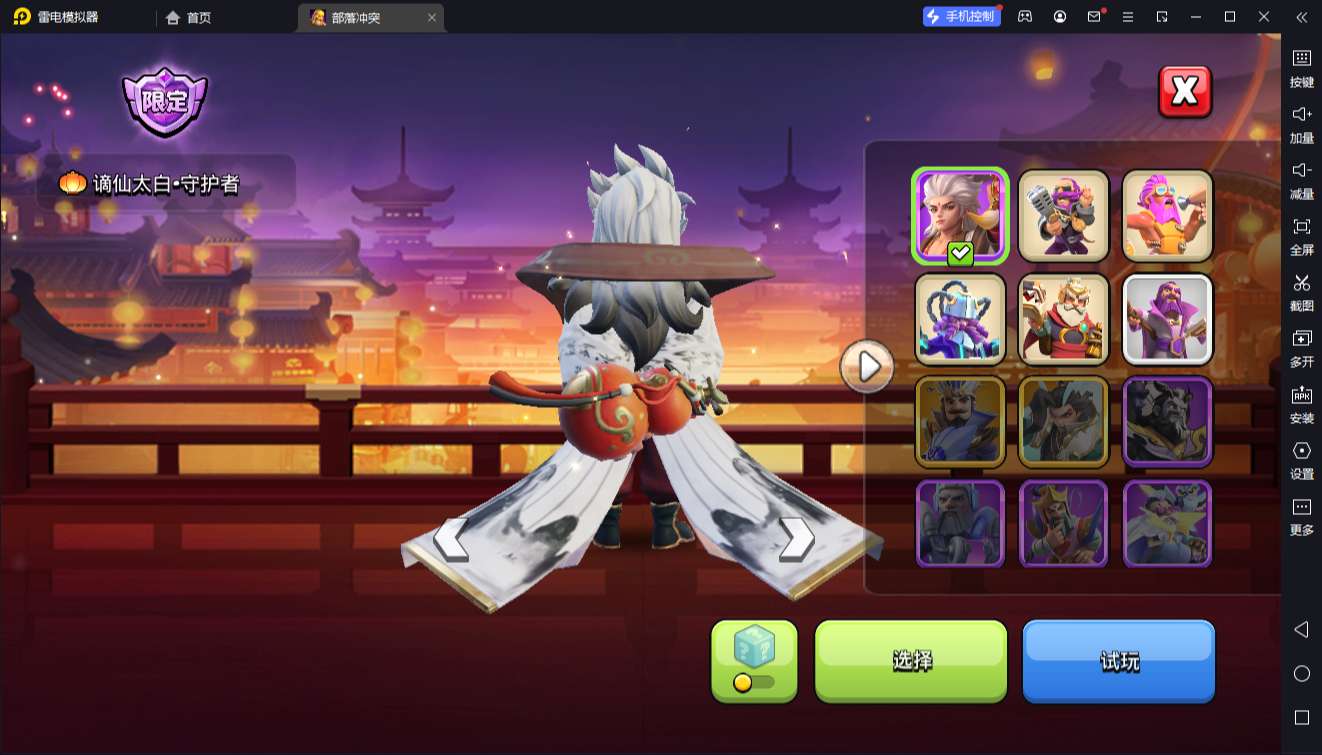Screen dimensions: 1322x755
Task: Choose the locked dark-haired general skin in teal armor
Action: [1064, 421]
